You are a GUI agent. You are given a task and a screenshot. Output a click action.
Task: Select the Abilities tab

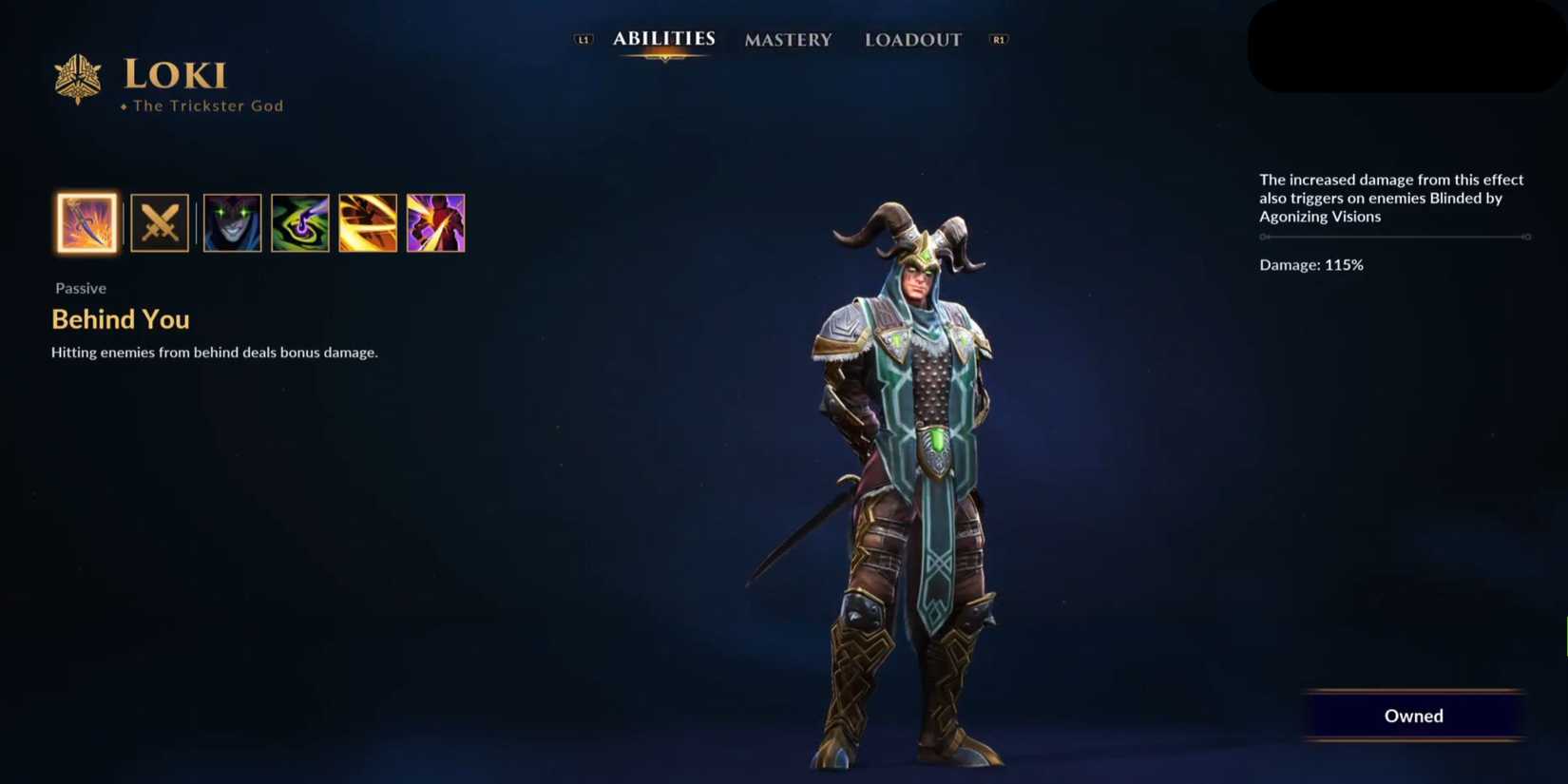(664, 38)
